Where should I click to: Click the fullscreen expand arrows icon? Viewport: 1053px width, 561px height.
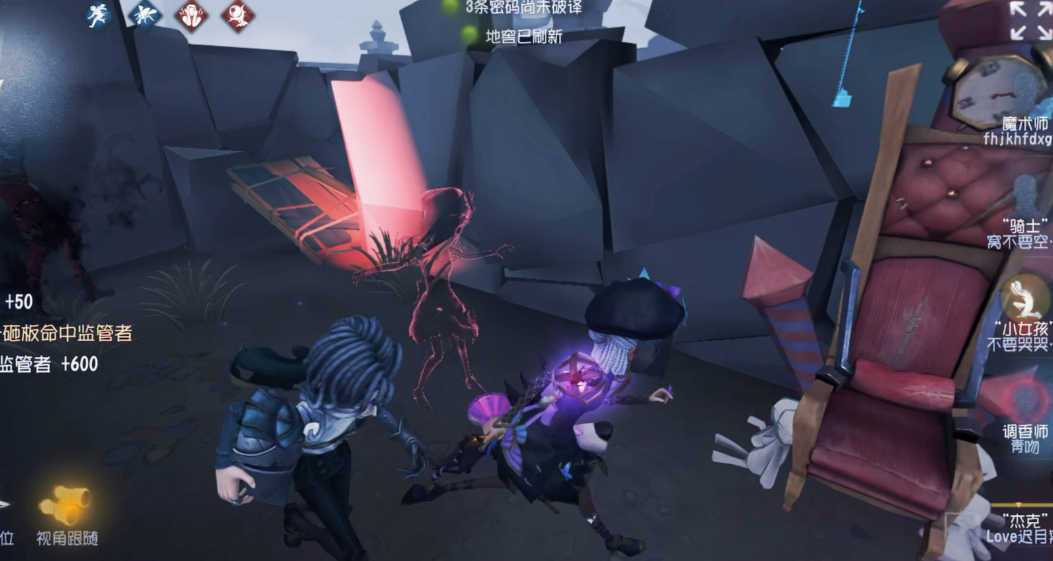(x=1029, y=20)
